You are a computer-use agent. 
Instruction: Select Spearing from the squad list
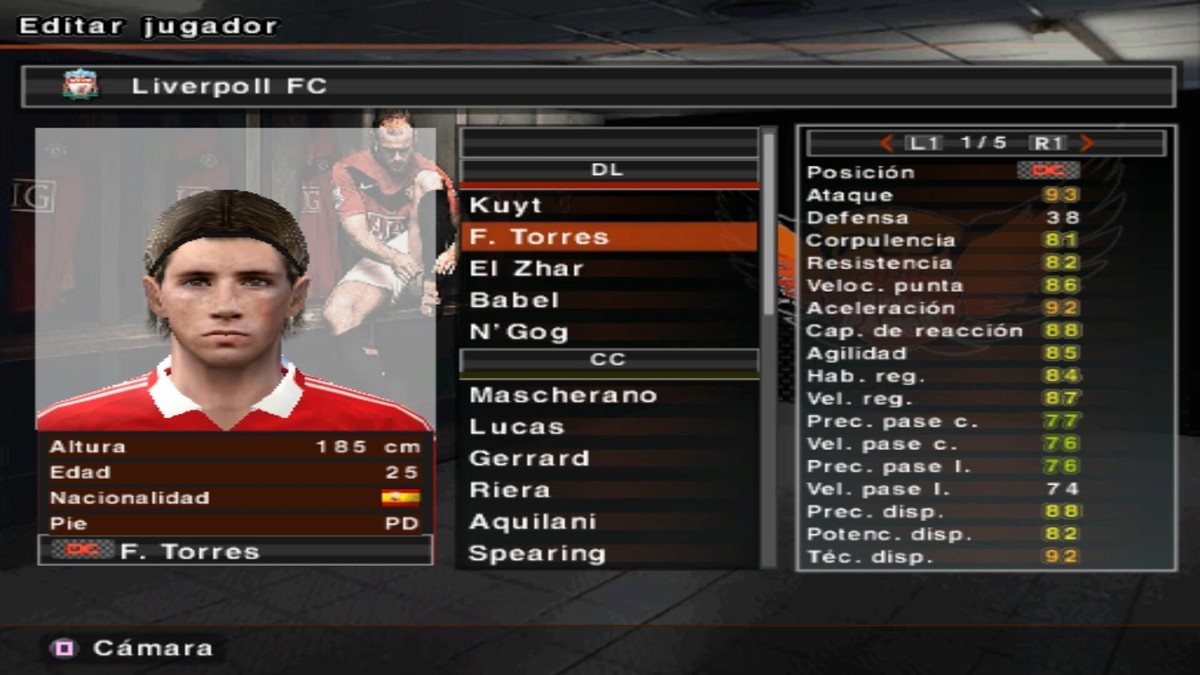pyautogui.click(x=536, y=553)
